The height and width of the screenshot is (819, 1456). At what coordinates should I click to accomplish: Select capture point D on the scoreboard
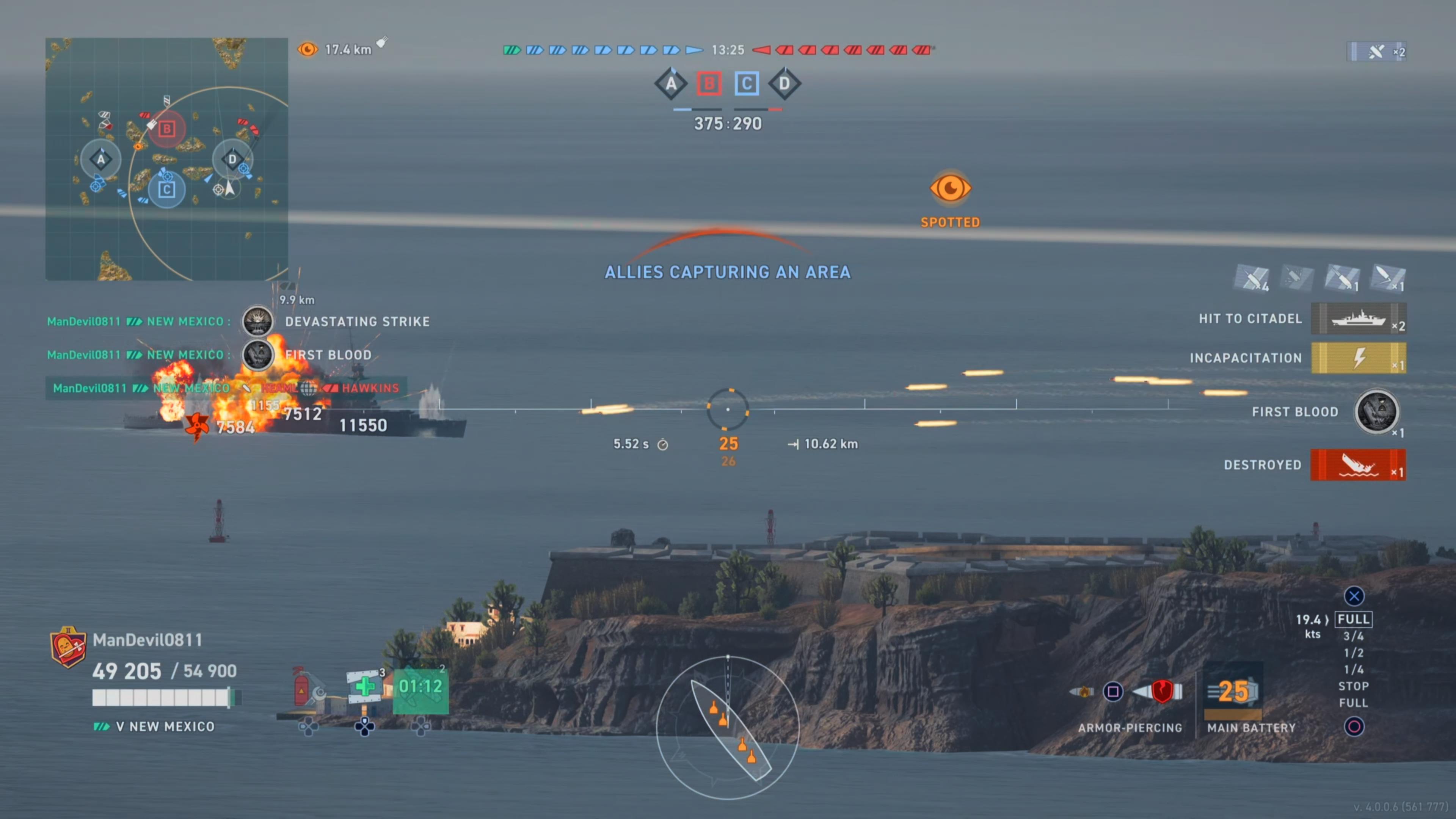point(784,84)
